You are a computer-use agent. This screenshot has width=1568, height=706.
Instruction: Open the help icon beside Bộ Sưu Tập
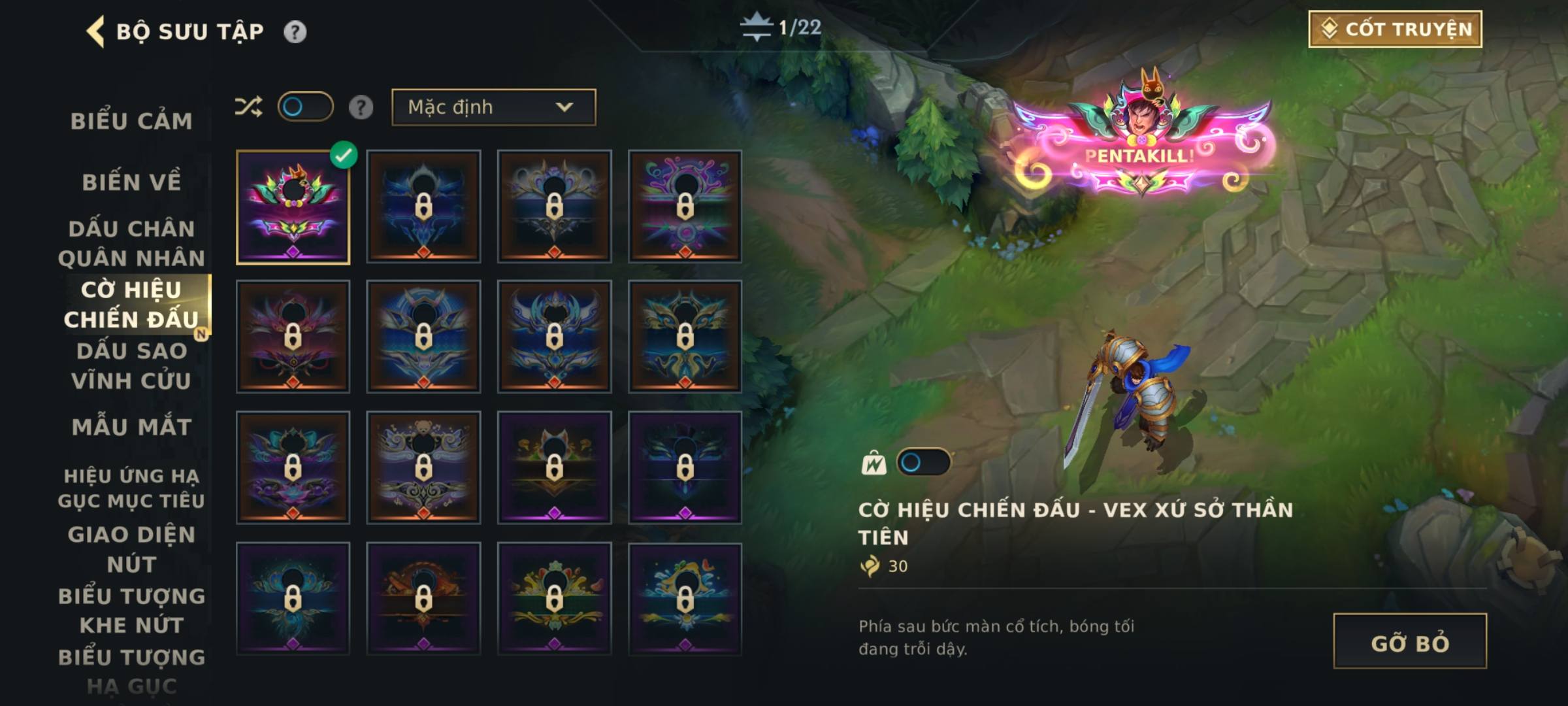point(295,31)
